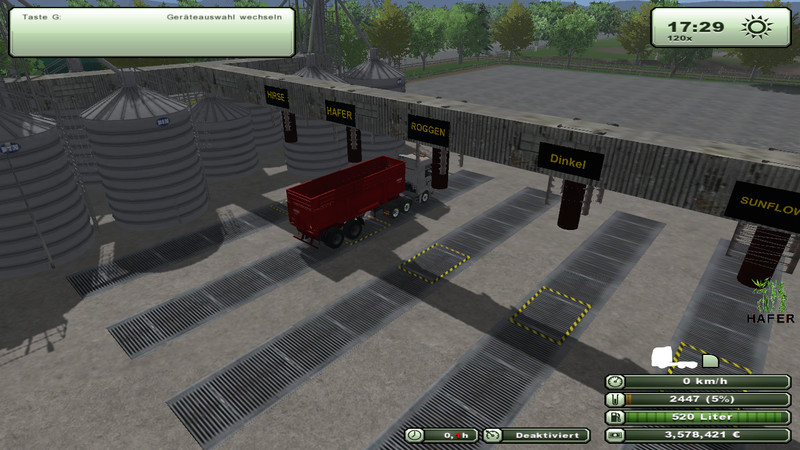The image size is (800, 450).
Task: Click the speedometer icon beside km/h
Action: pyautogui.click(x=617, y=381)
